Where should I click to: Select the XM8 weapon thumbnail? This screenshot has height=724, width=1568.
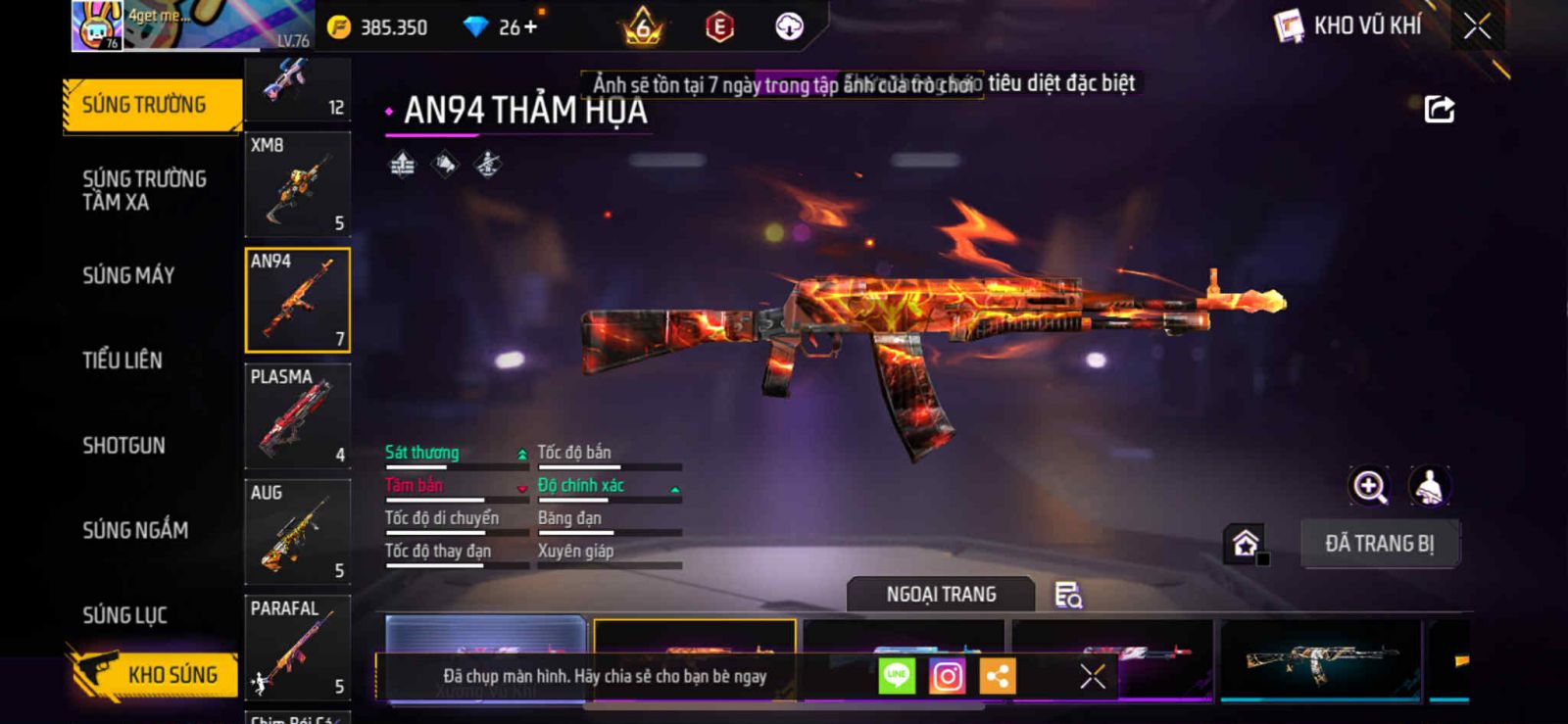(x=297, y=184)
